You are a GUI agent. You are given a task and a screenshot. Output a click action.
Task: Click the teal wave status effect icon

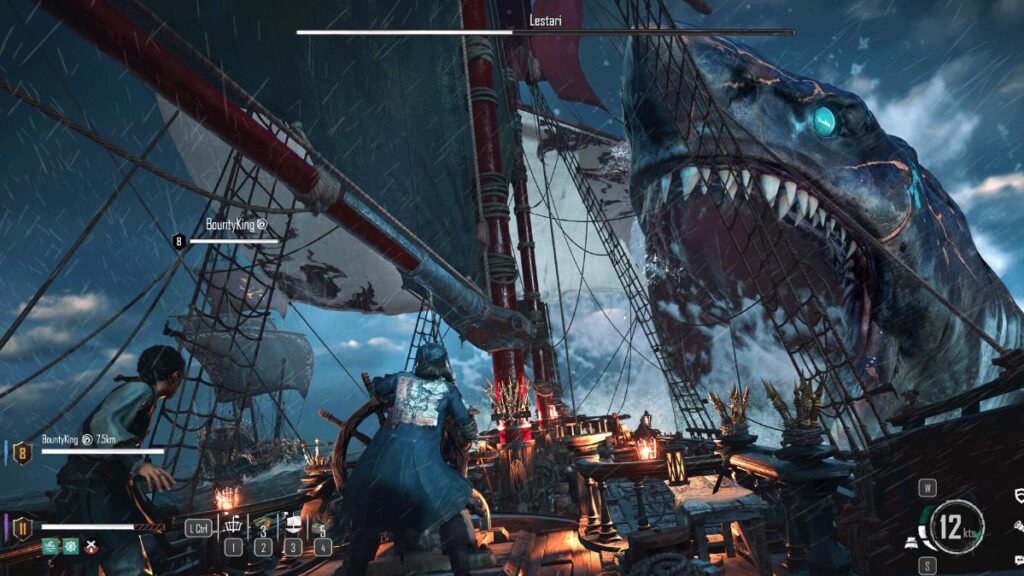48,546
